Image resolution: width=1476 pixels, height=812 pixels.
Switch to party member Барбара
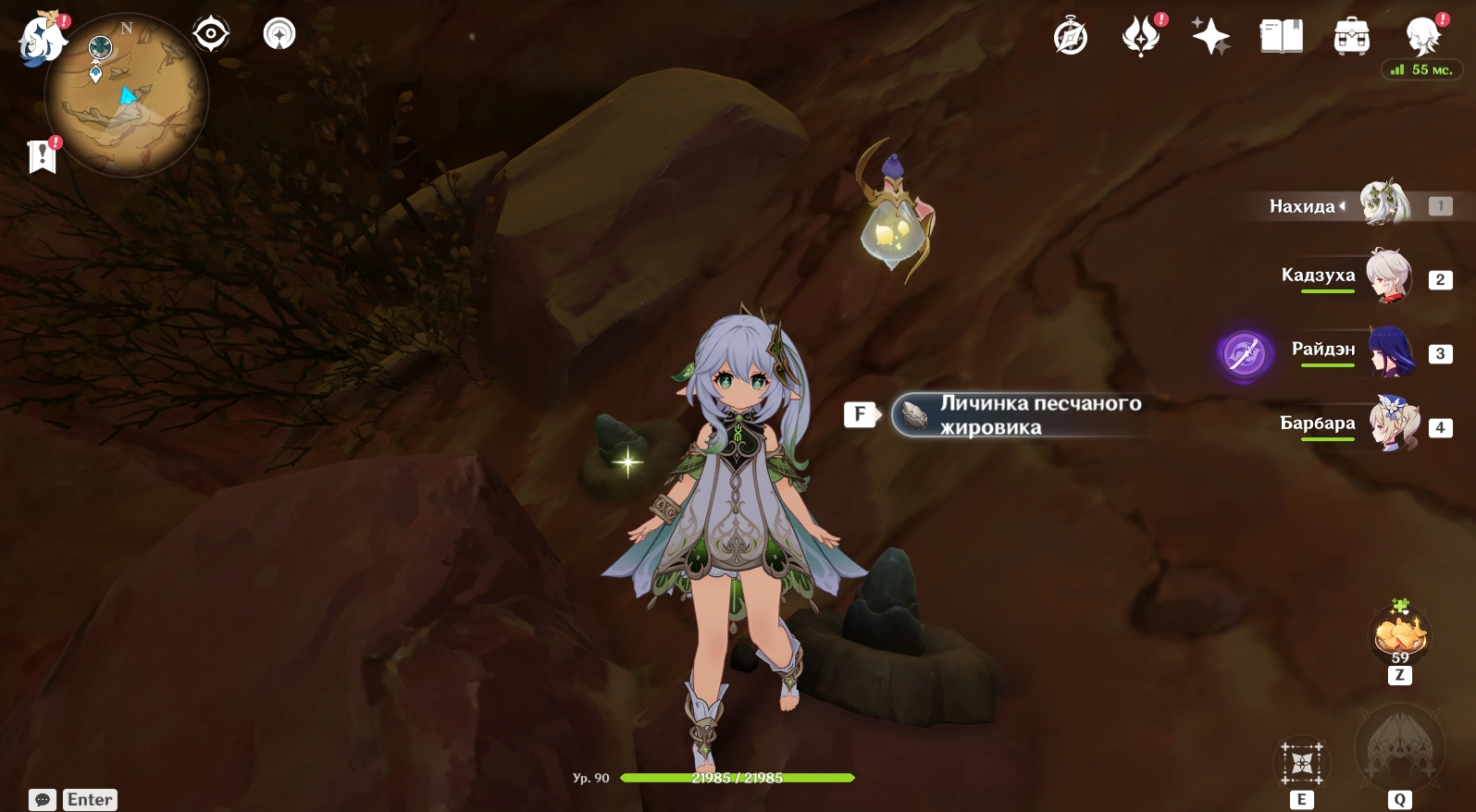[1394, 424]
